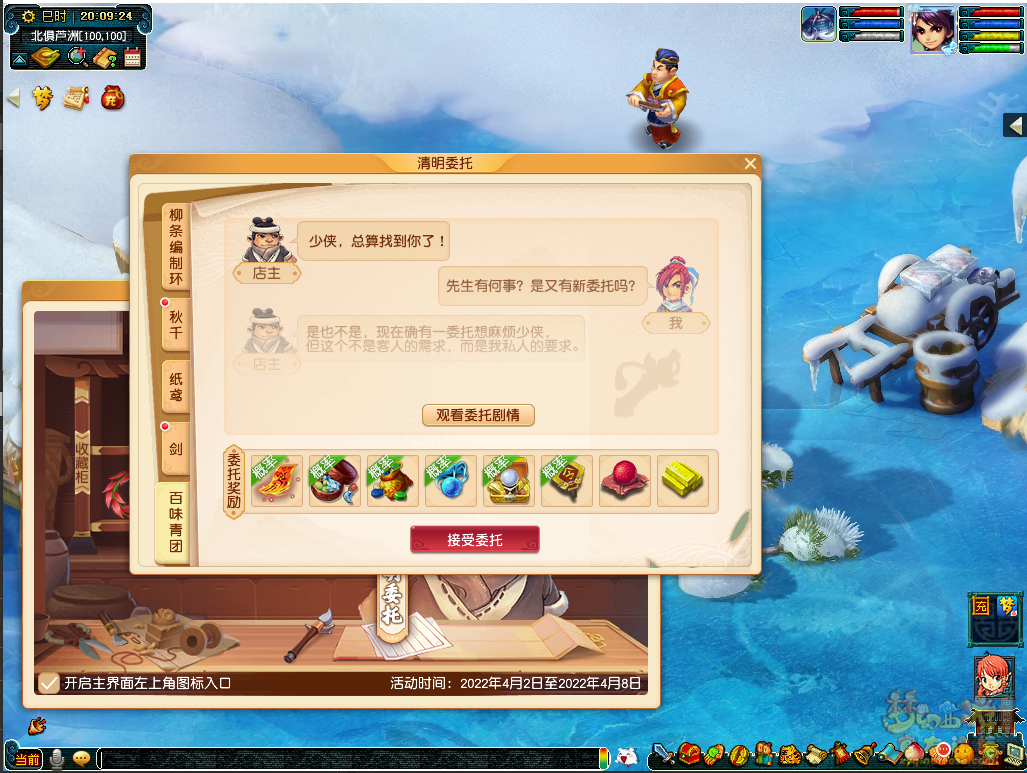Open the world map magnifier icon
Screen dimensions: 1027x773
(x=76, y=58)
